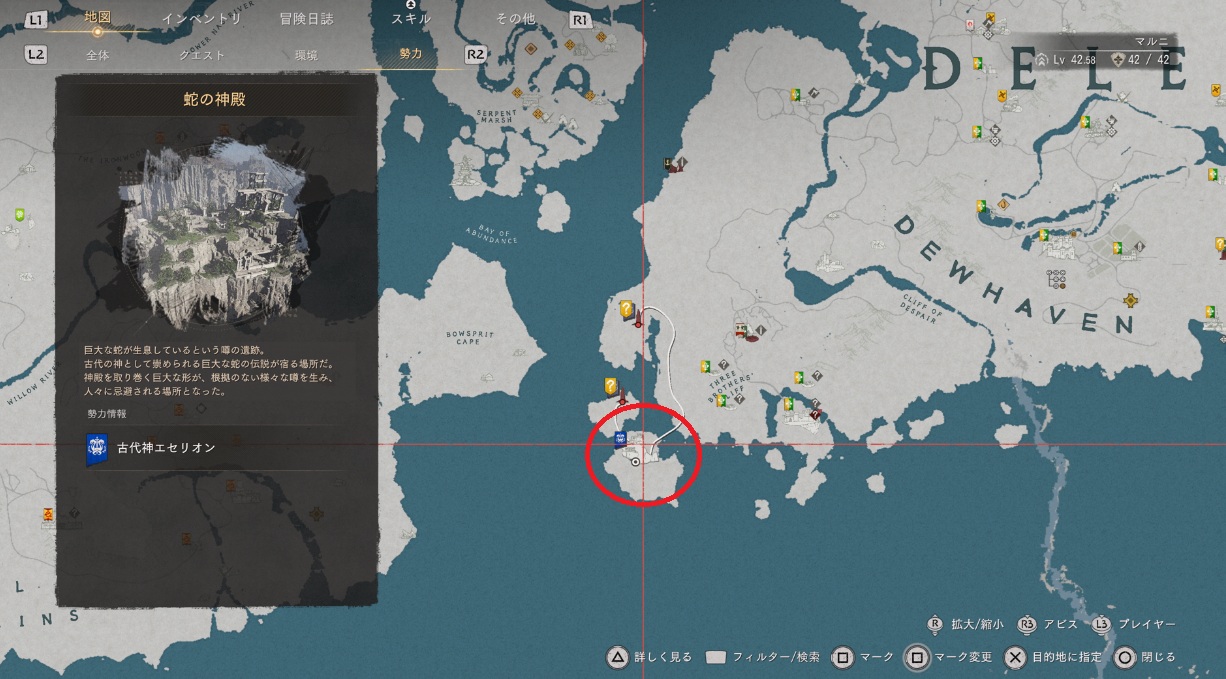Select the 古代神エセリオン faction entry
1226x679 pixels.
coord(165,448)
